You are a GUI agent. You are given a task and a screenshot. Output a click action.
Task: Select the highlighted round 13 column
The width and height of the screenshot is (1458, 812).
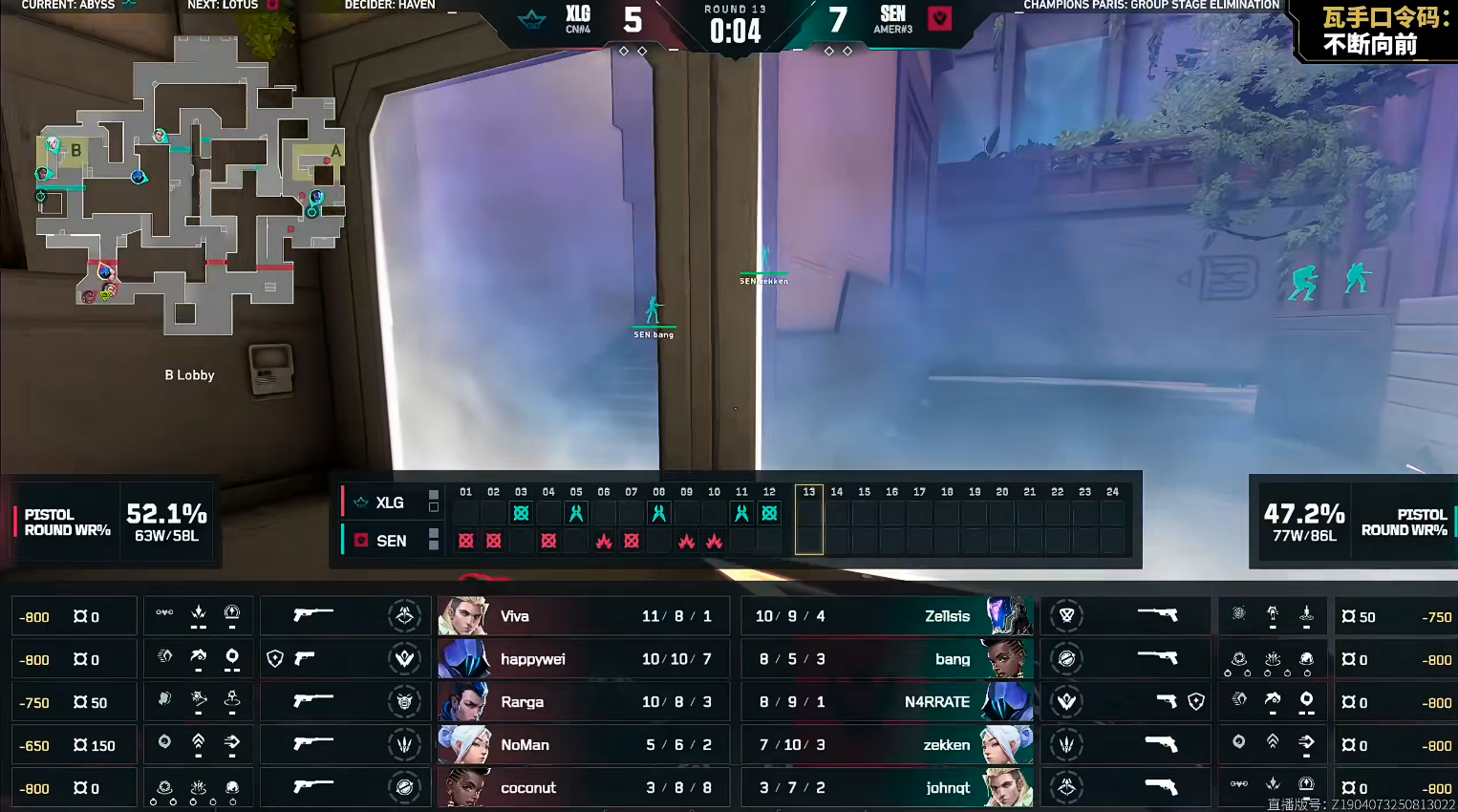pyautogui.click(x=808, y=519)
